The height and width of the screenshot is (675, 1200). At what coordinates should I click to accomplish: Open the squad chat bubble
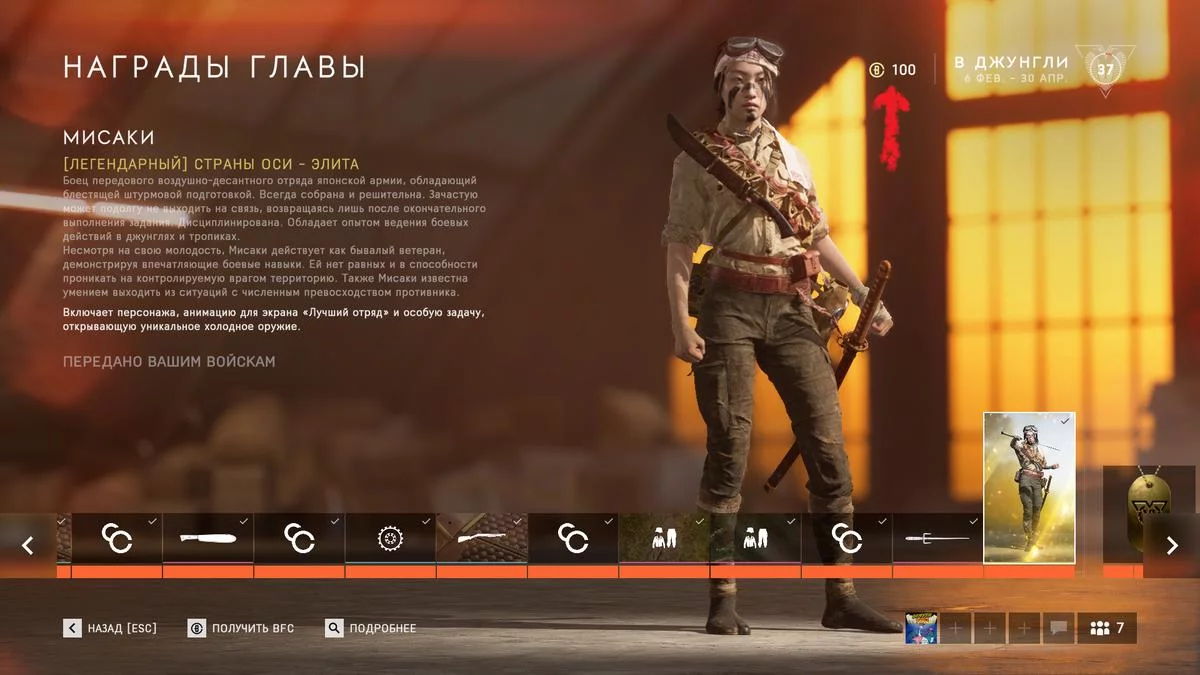1057,628
